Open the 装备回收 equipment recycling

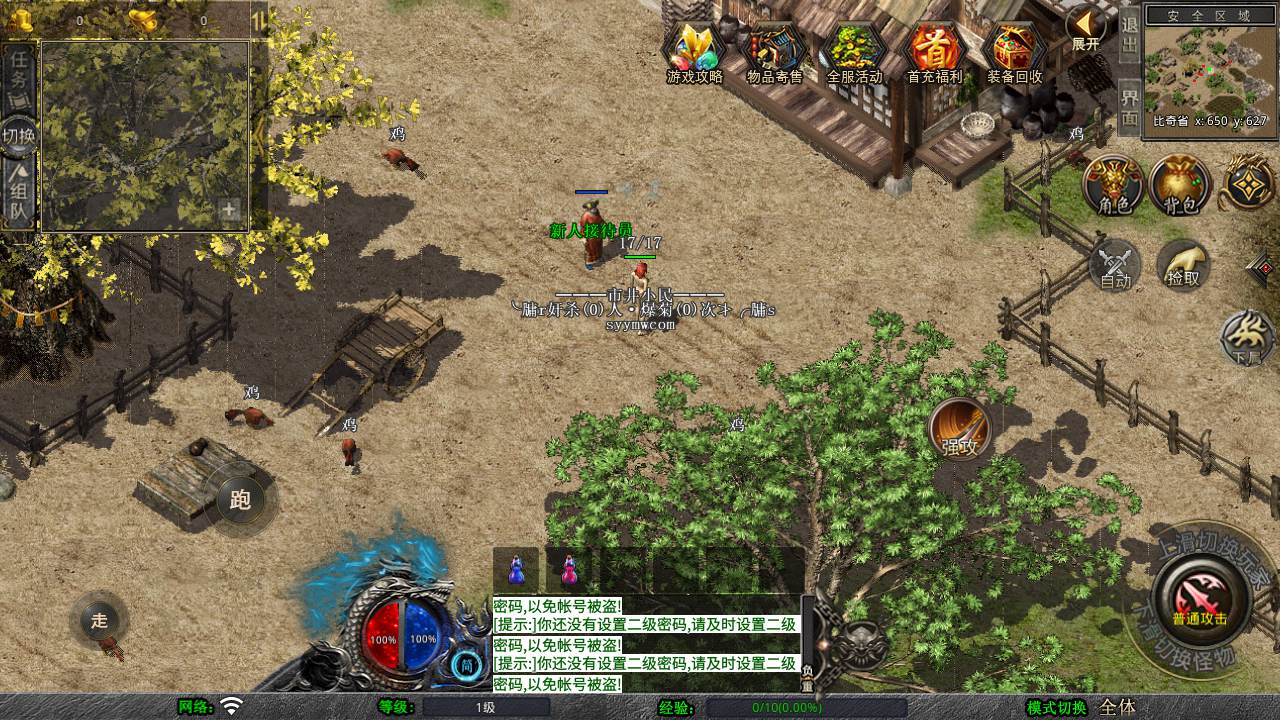(1015, 48)
